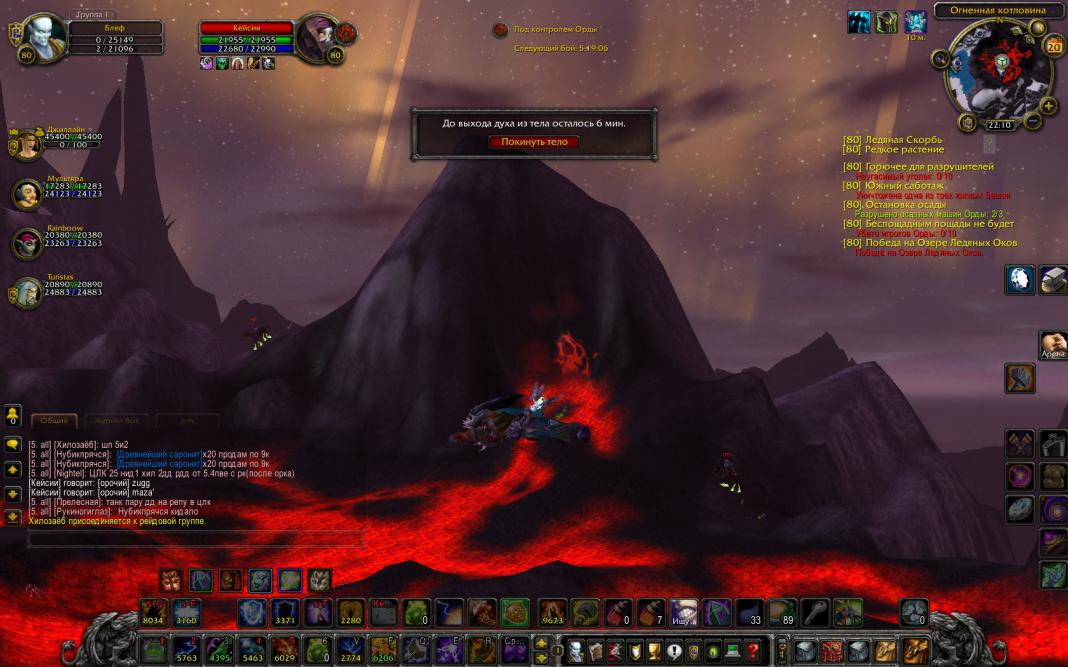Select party member Turistas's portrait
This screenshot has height=667, width=1068.
point(24,292)
